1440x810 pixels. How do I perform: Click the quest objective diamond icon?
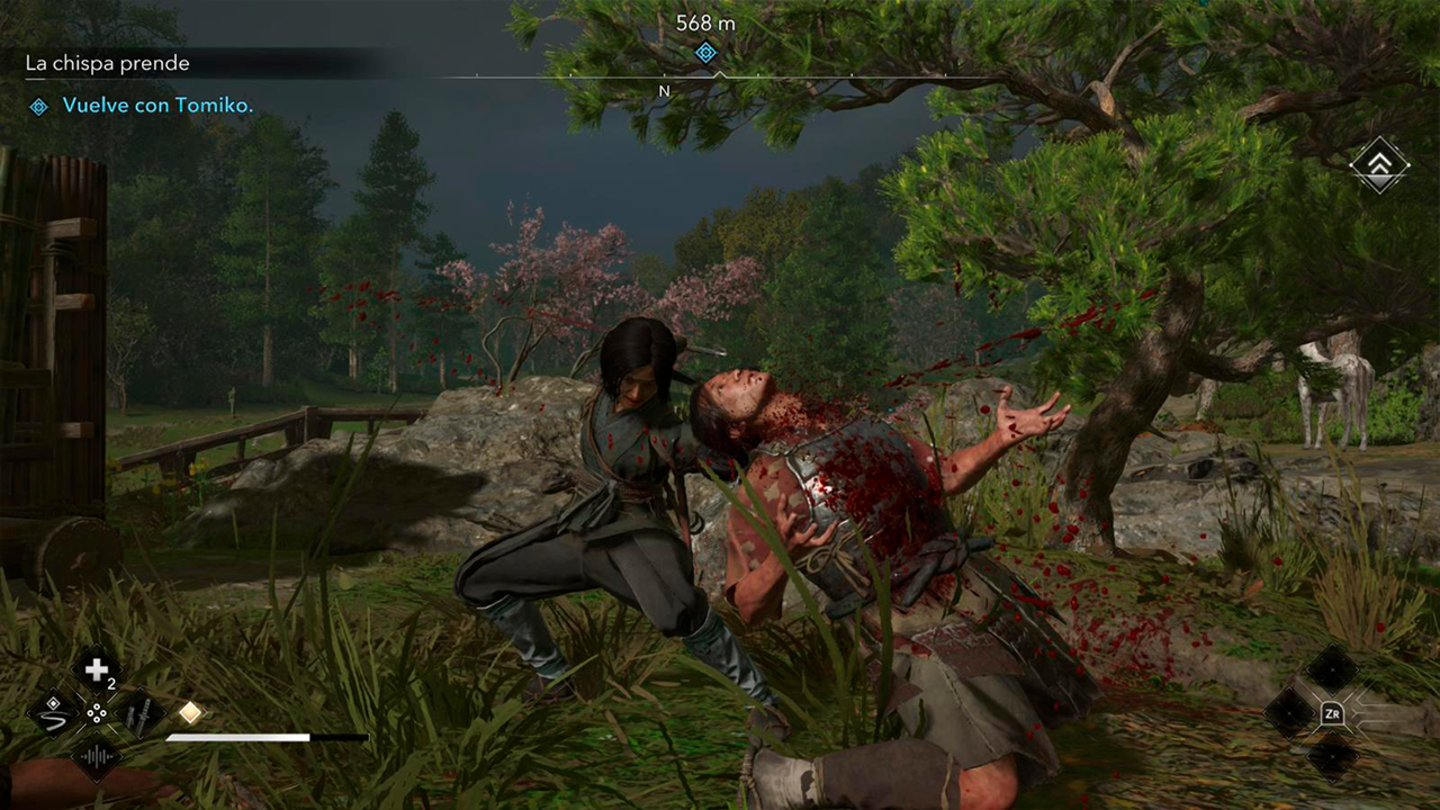tap(40, 104)
